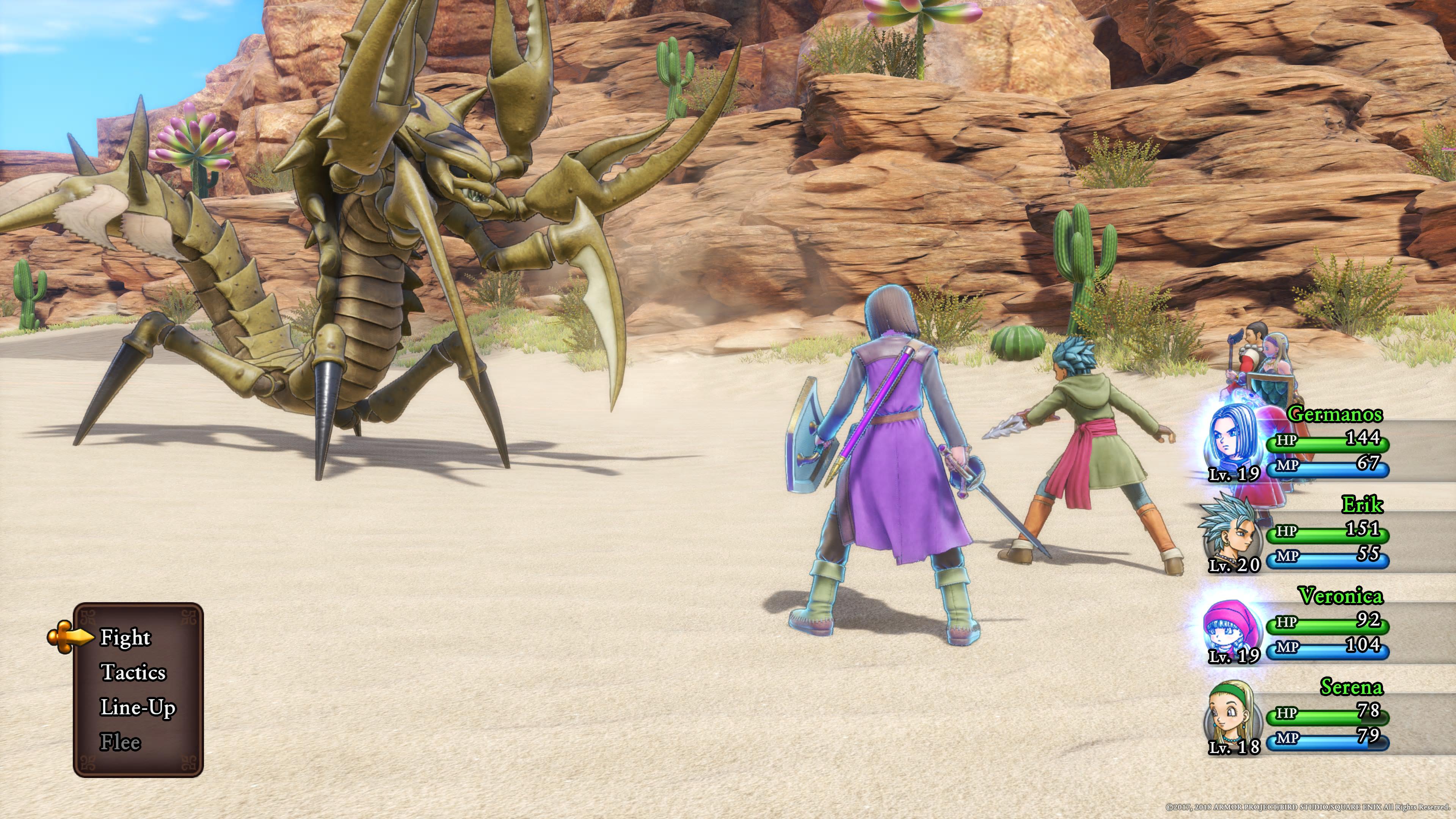Click Erik's character portrait

coord(1230,532)
